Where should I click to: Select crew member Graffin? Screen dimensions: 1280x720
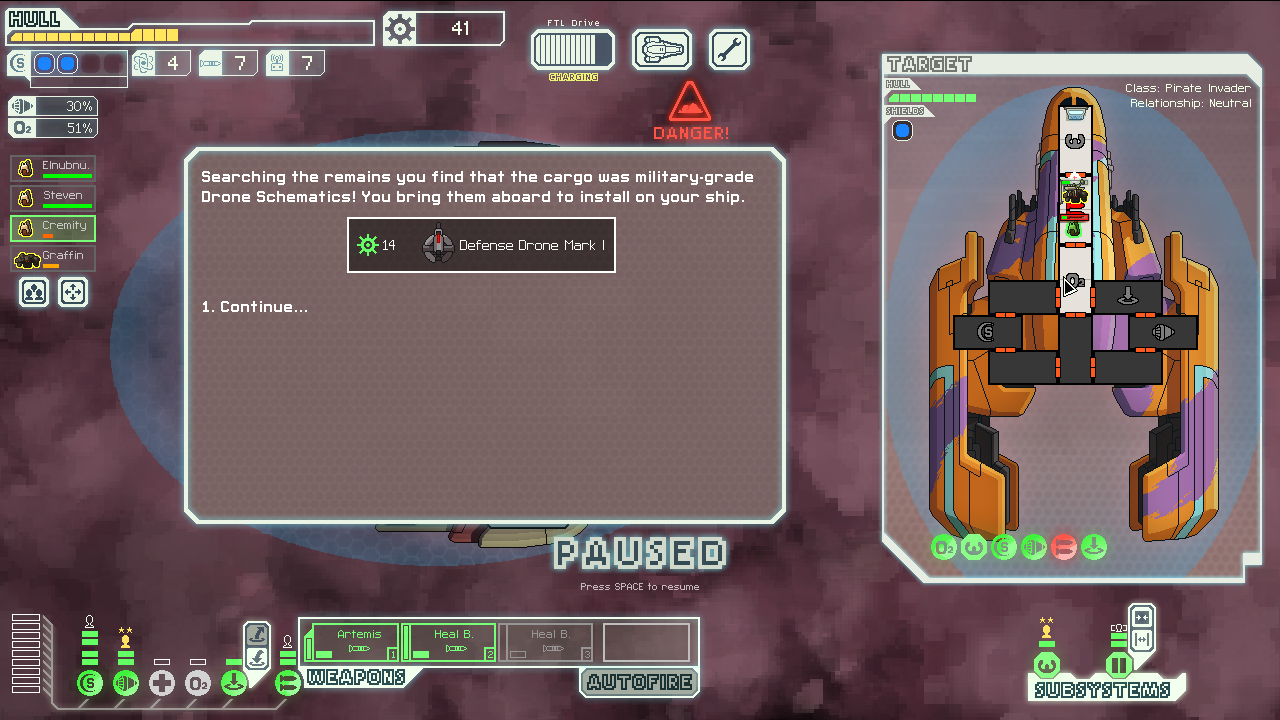pyautogui.click(x=53, y=259)
